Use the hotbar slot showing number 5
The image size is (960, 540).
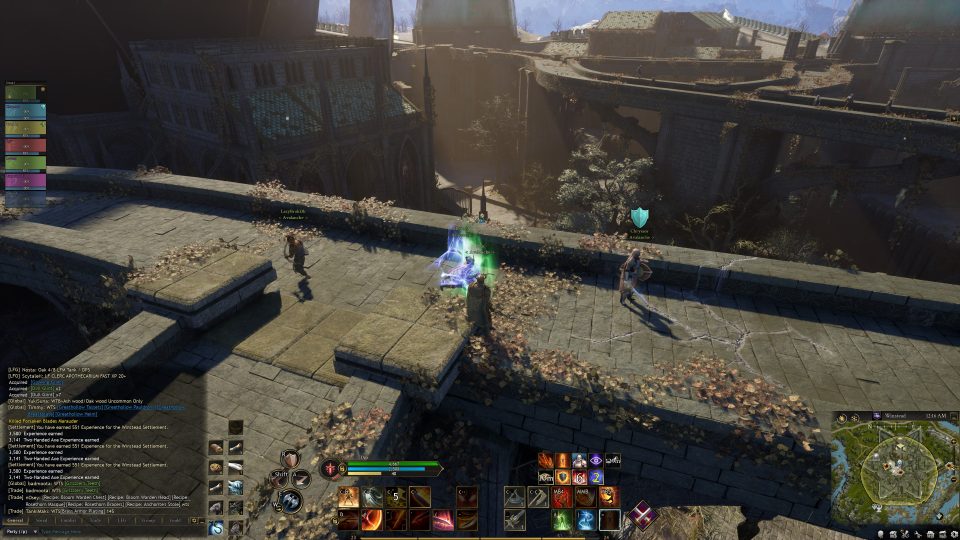point(395,497)
